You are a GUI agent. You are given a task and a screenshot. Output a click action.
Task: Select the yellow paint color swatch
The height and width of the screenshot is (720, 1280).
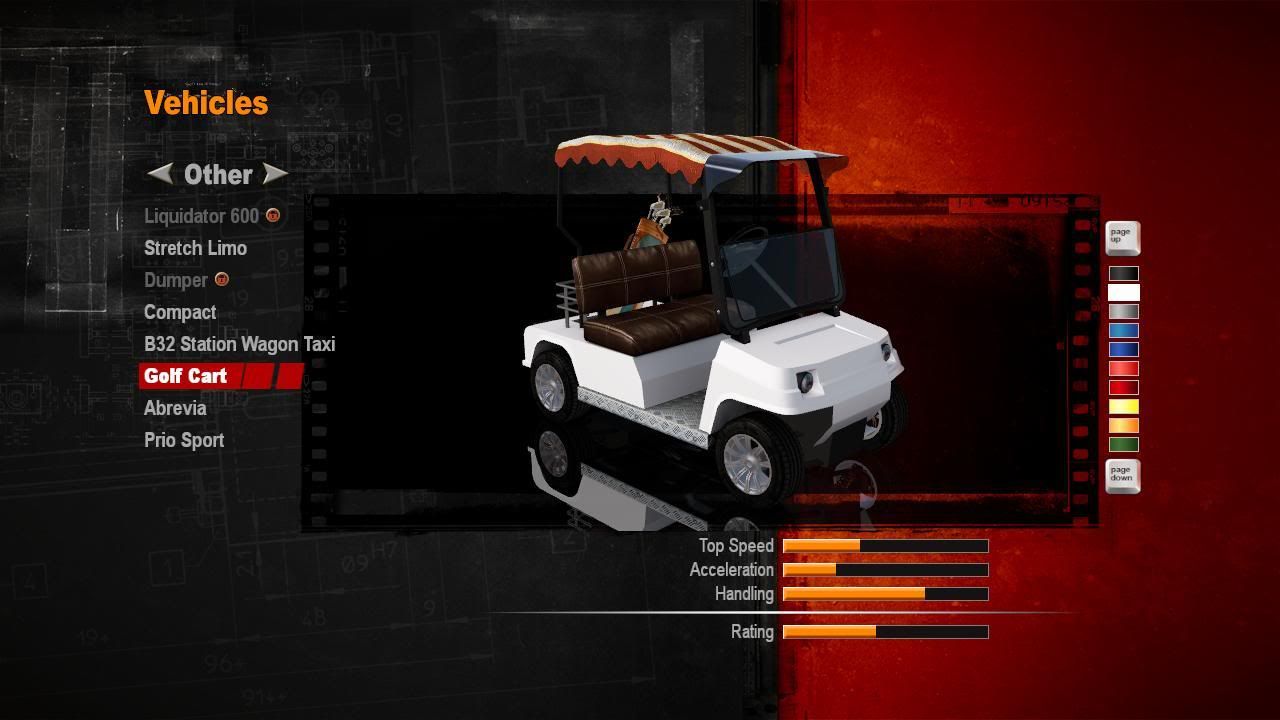(1123, 406)
